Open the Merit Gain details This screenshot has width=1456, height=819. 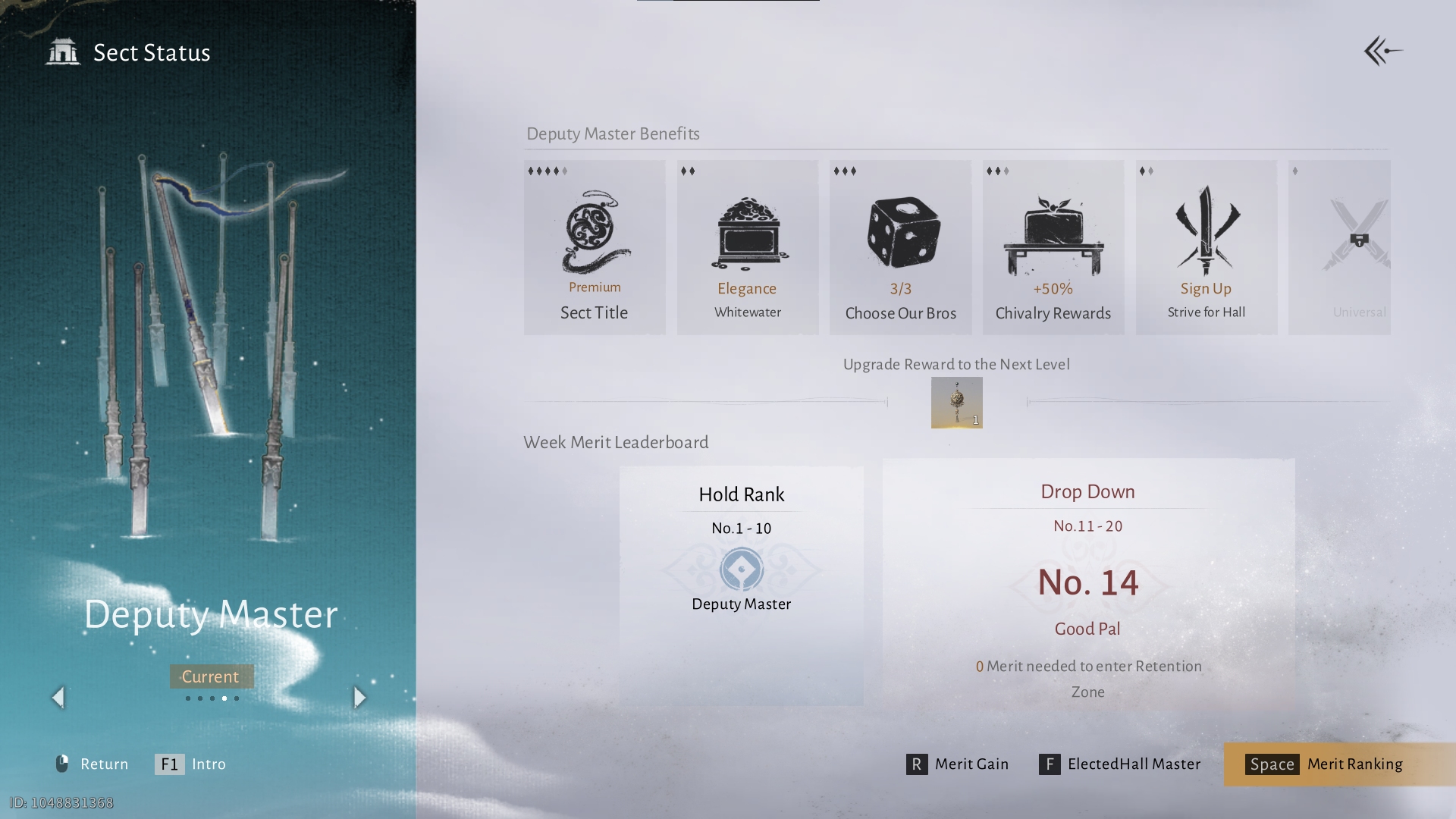pos(958,764)
